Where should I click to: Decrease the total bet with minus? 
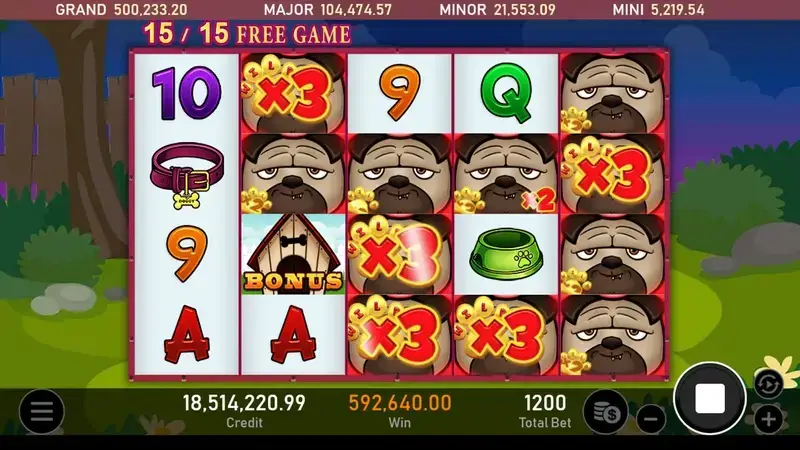point(650,419)
